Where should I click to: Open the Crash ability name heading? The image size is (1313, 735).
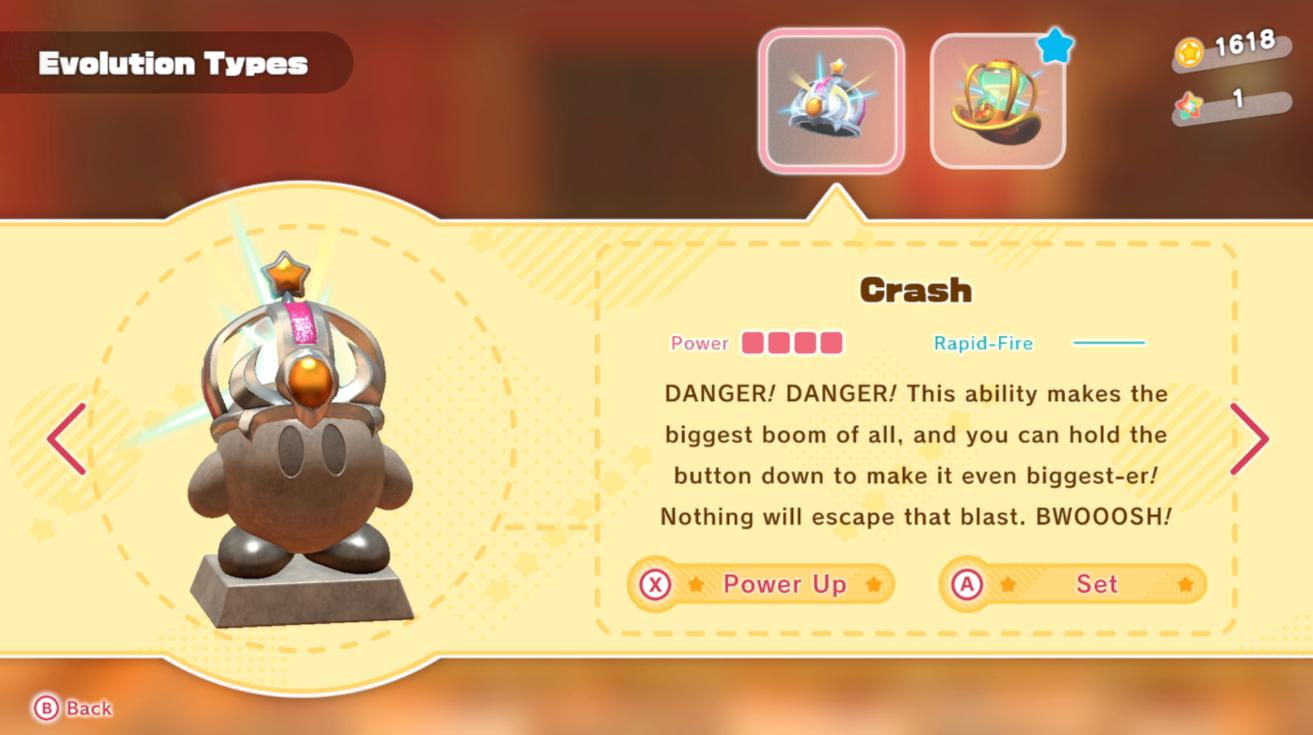(915, 290)
